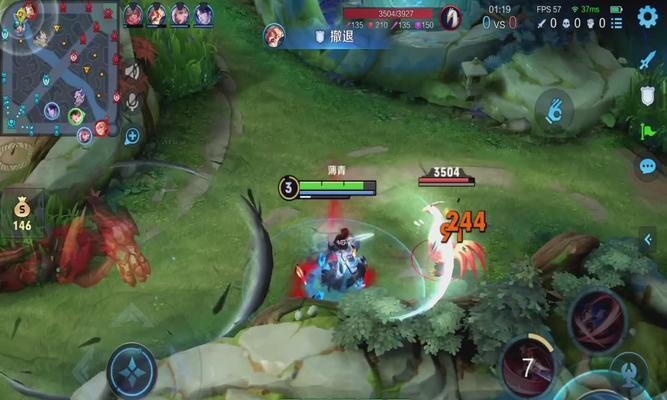Select the fourth teammate portrait at top
The image size is (667, 400).
(x=204, y=15)
